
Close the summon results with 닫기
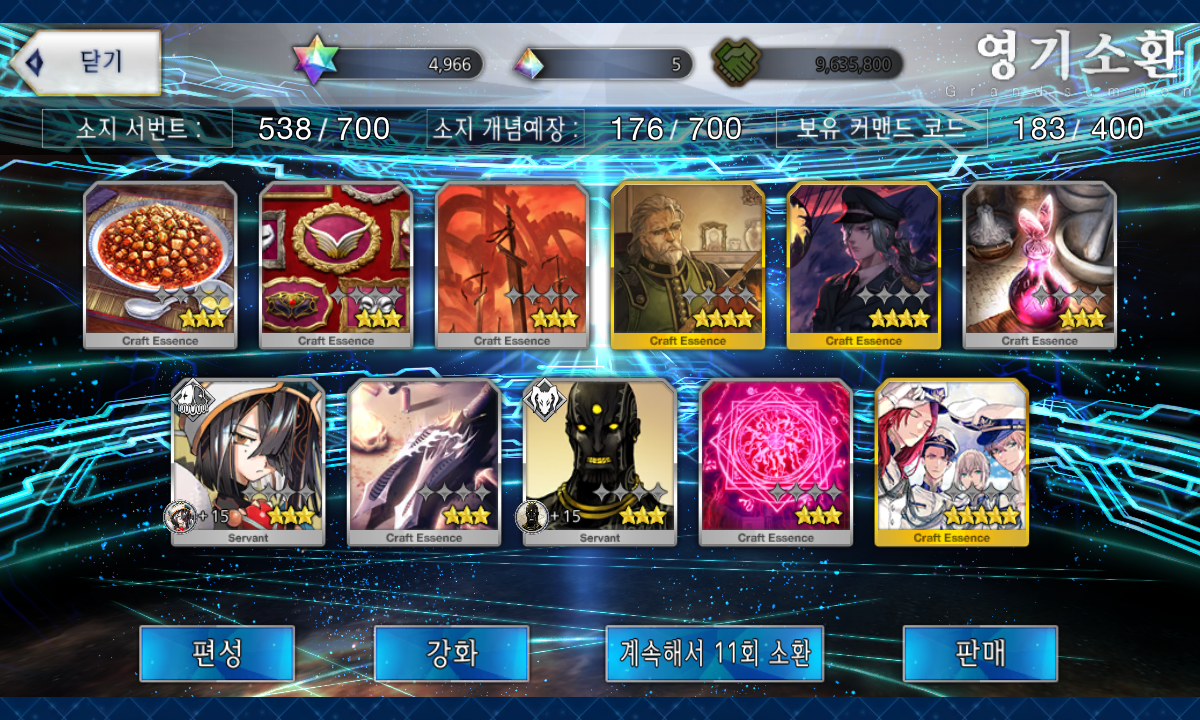(x=87, y=62)
